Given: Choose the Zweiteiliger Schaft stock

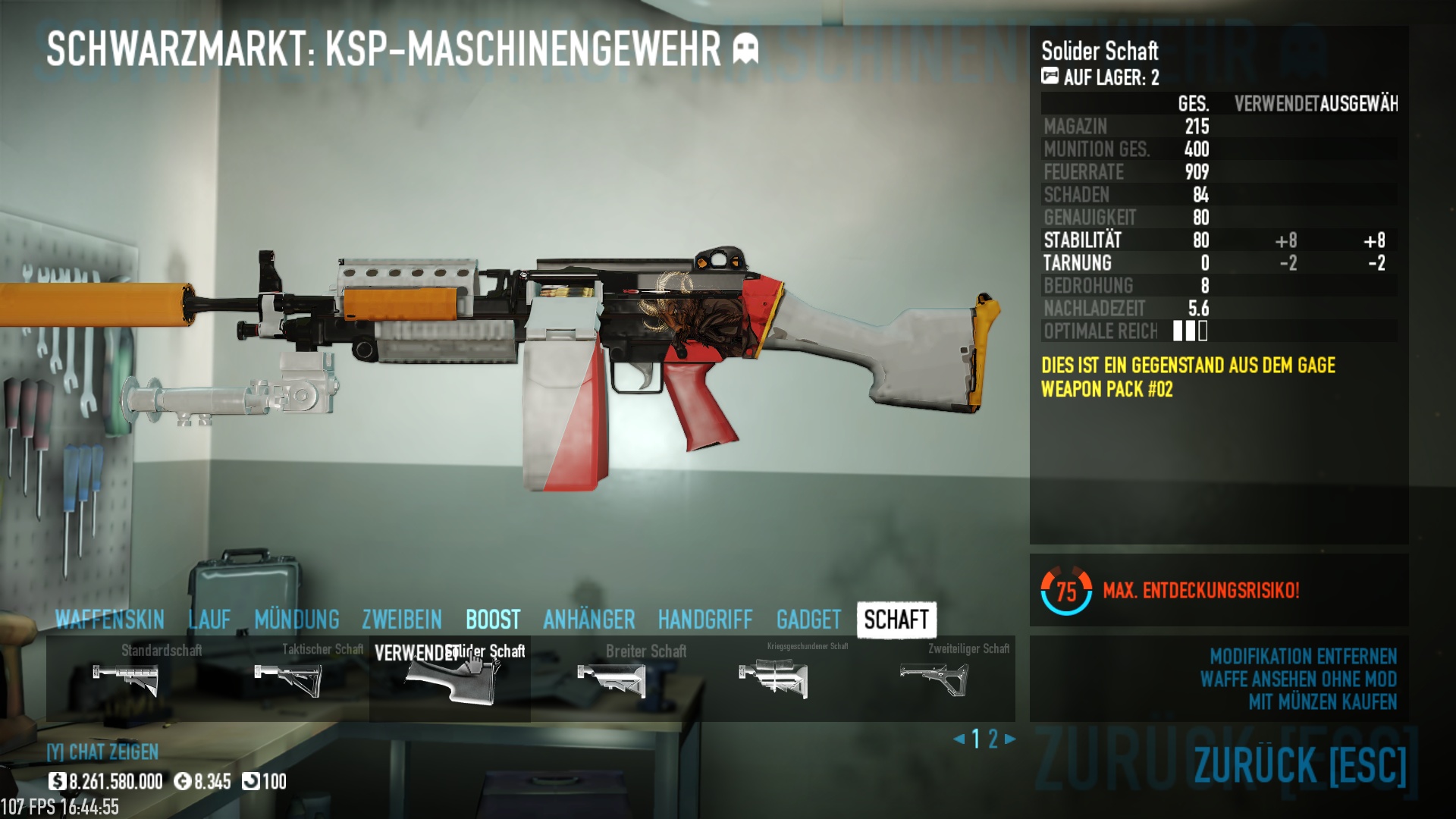Looking at the screenshot, I should coord(934,678).
